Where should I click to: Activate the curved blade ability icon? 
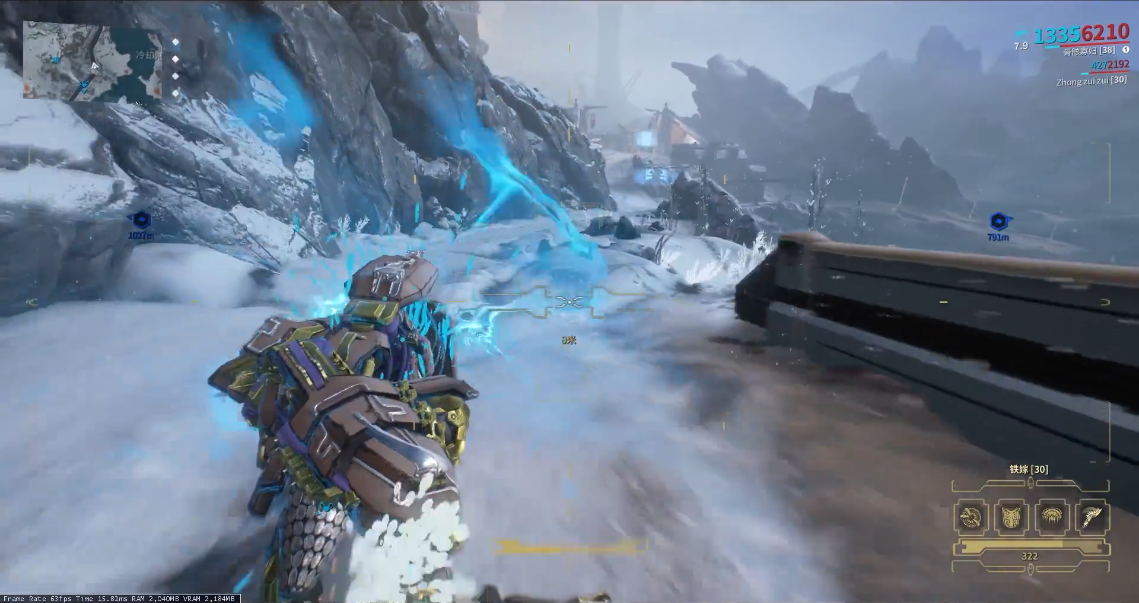point(1090,516)
